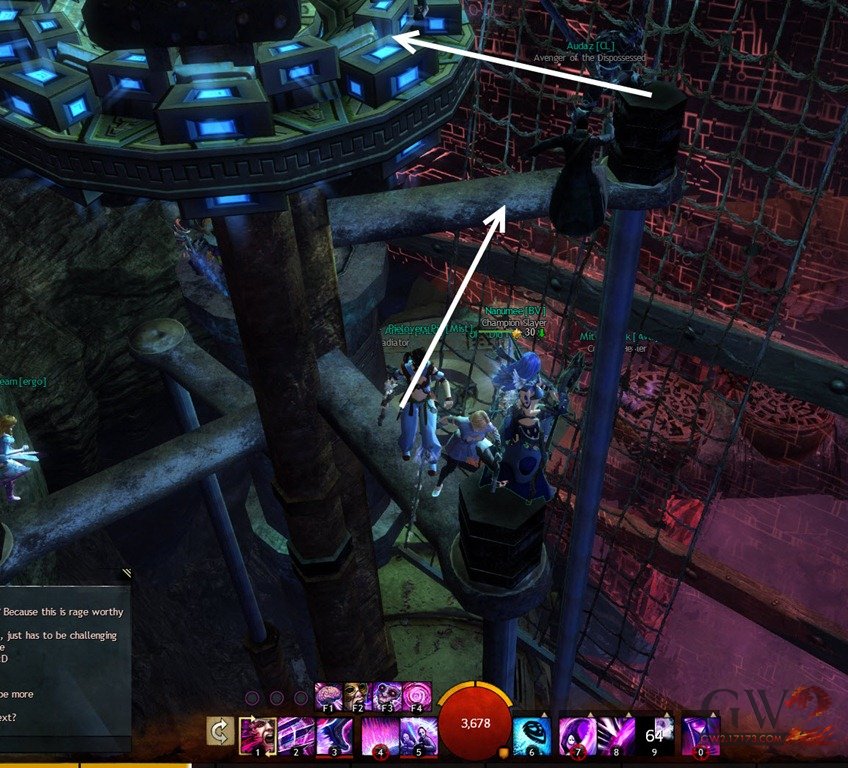This screenshot has height=768, width=848.
Task: Cast utility skill 8 with pink slash
Action: (617, 735)
